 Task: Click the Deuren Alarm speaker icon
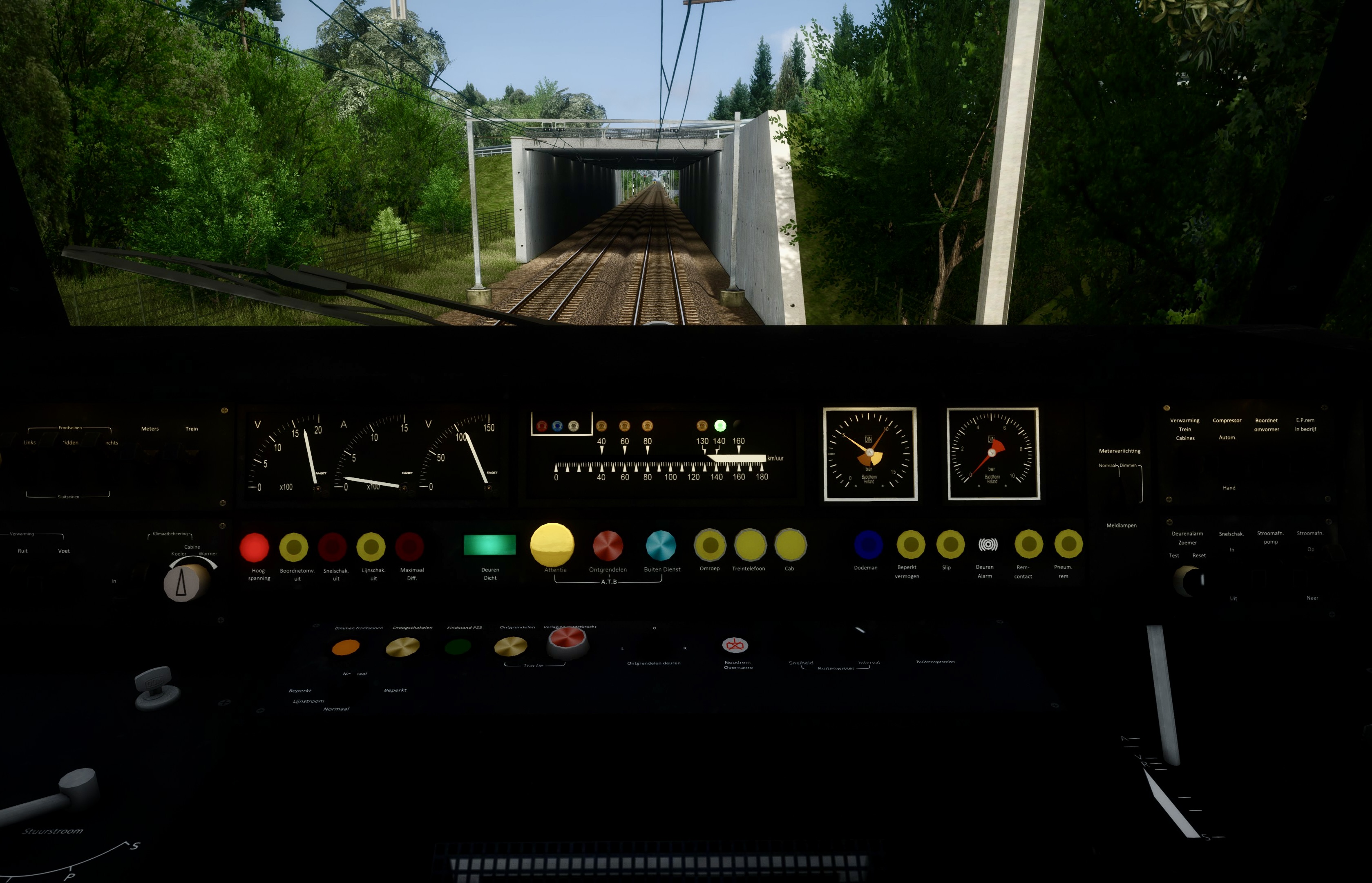(x=988, y=544)
